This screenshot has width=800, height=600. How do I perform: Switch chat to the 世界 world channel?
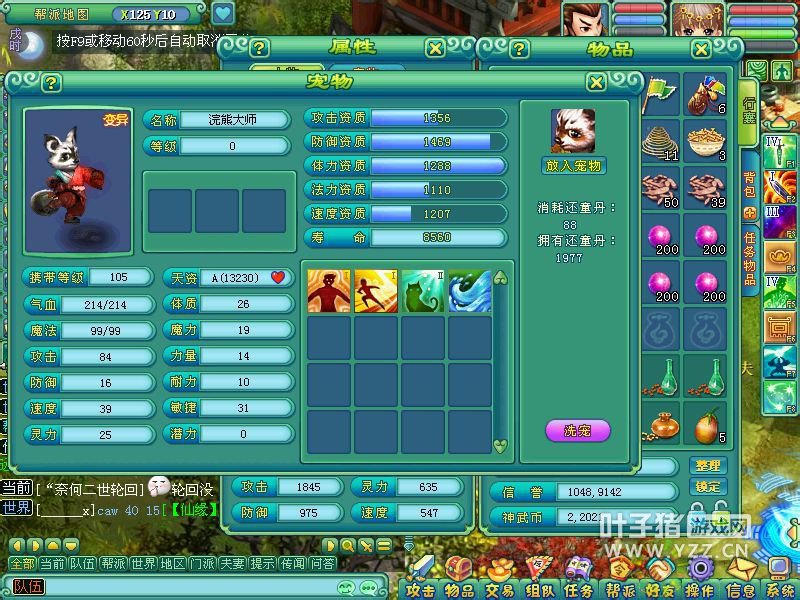click(143, 564)
